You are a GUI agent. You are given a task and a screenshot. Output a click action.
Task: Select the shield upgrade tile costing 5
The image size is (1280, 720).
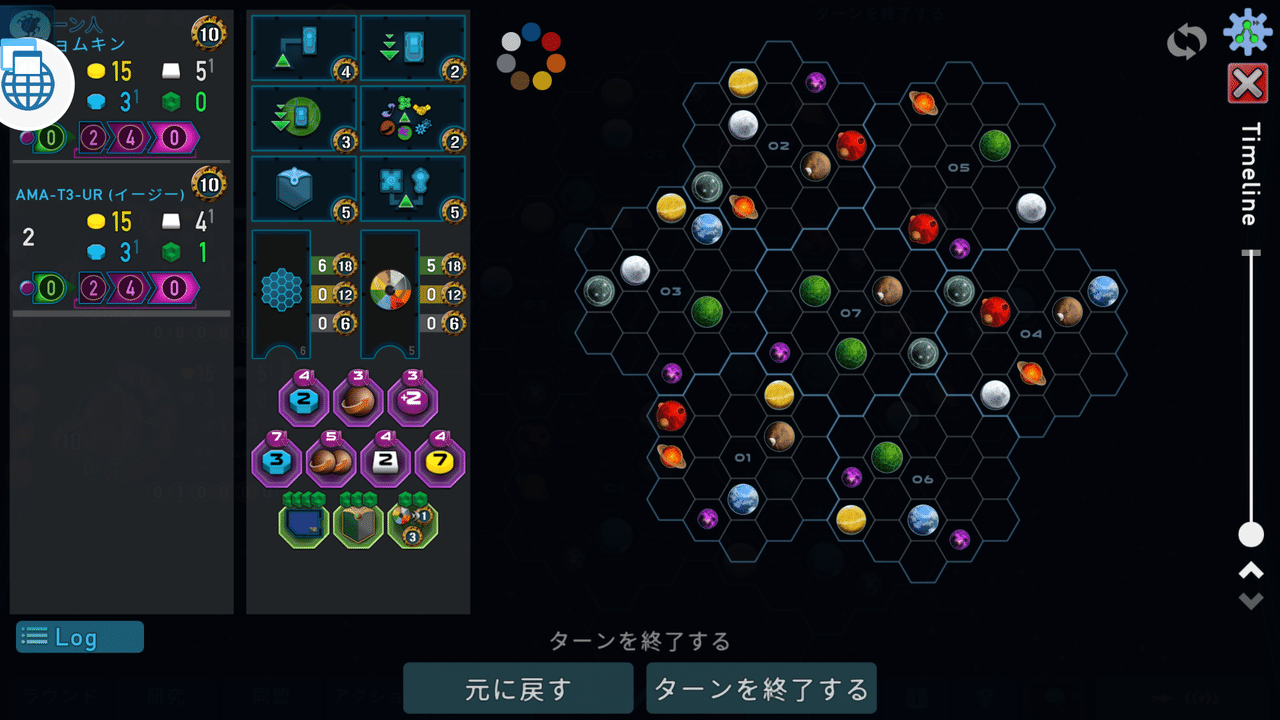(304, 188)
